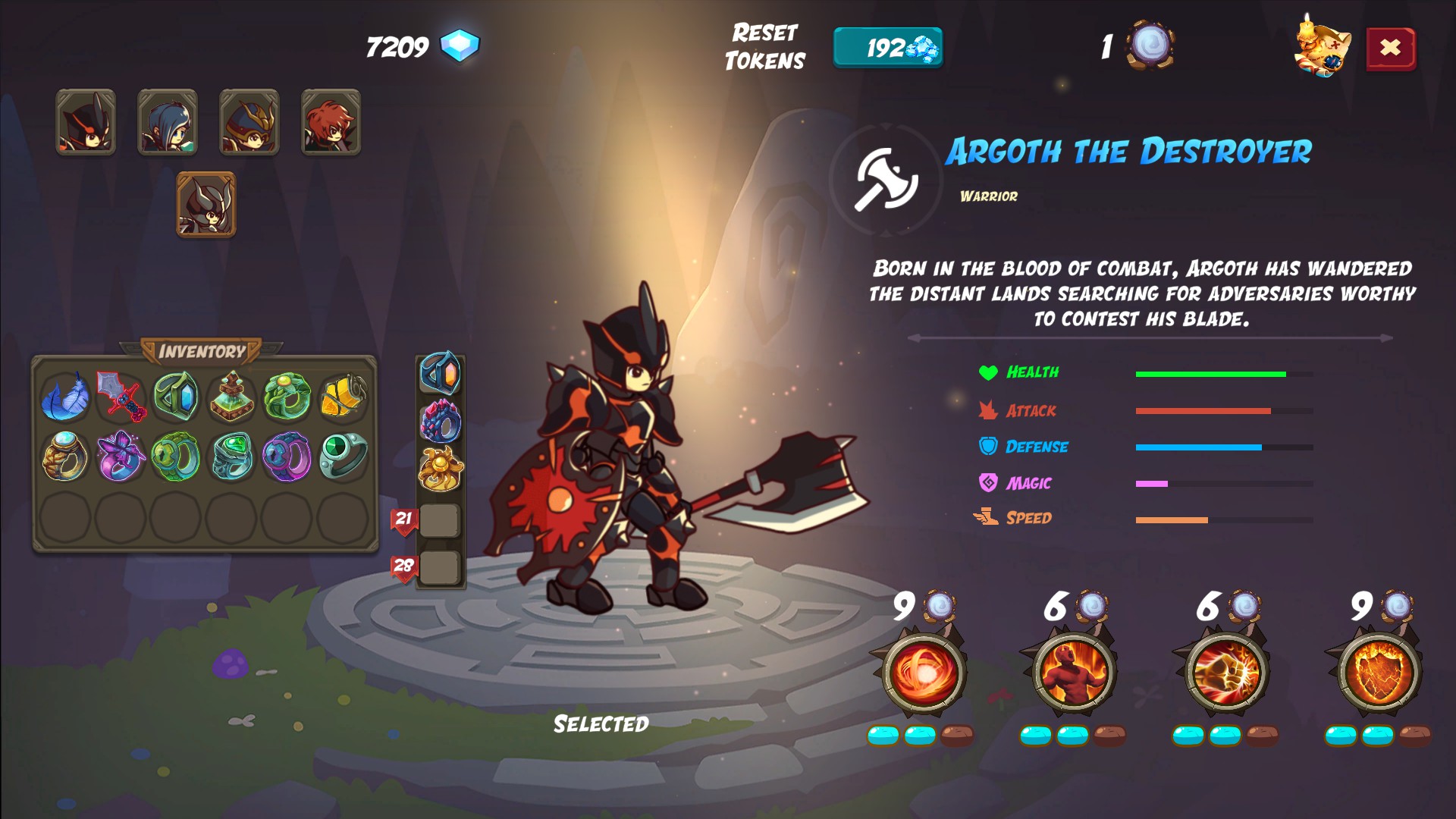Pick the gold-horned blue helmet hero portrait
The height and width of the screenshot is (819, 1456).
pos(249,123)
